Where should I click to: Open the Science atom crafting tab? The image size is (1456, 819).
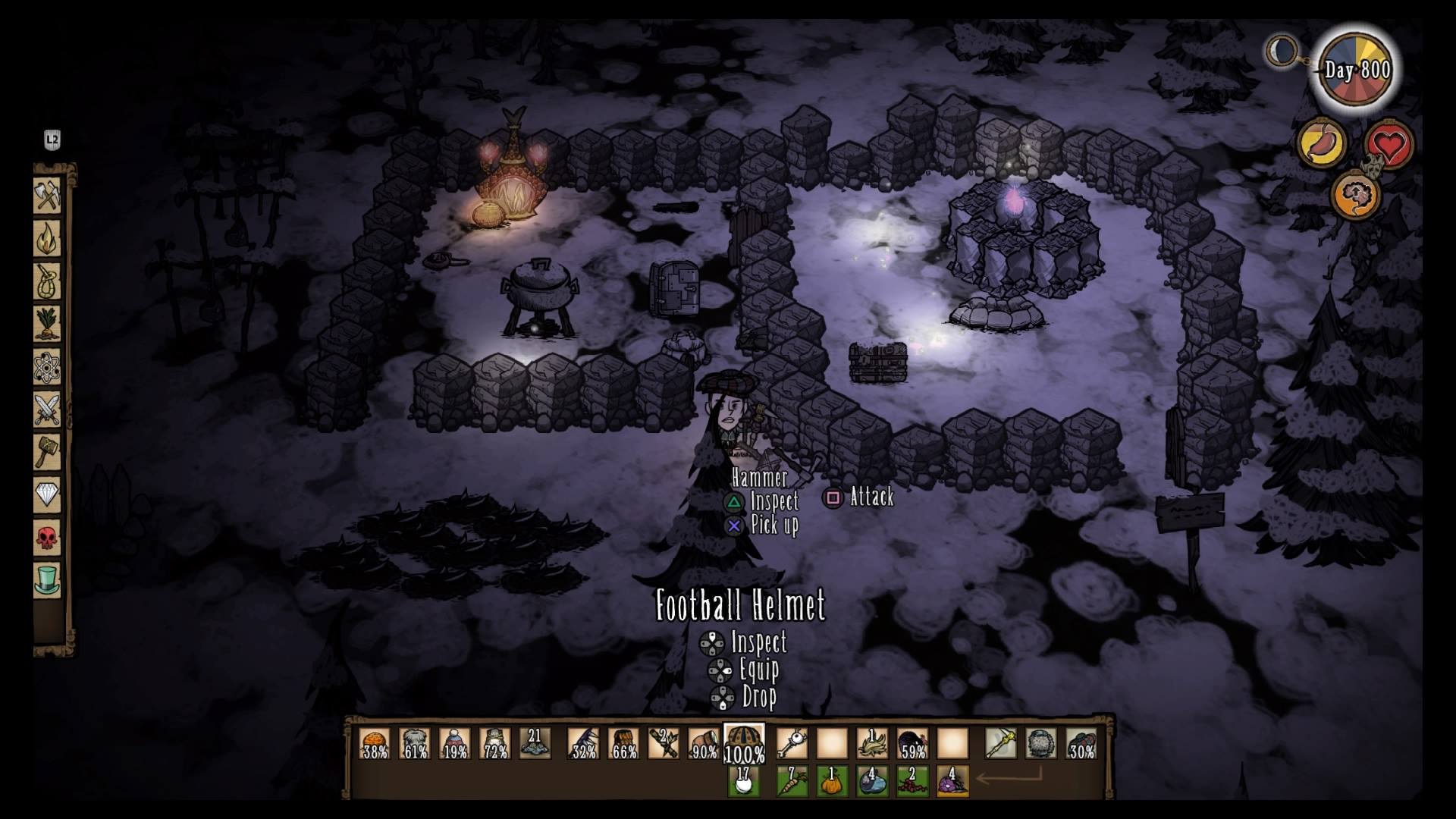pyautogui.click(x=47, y=368)
